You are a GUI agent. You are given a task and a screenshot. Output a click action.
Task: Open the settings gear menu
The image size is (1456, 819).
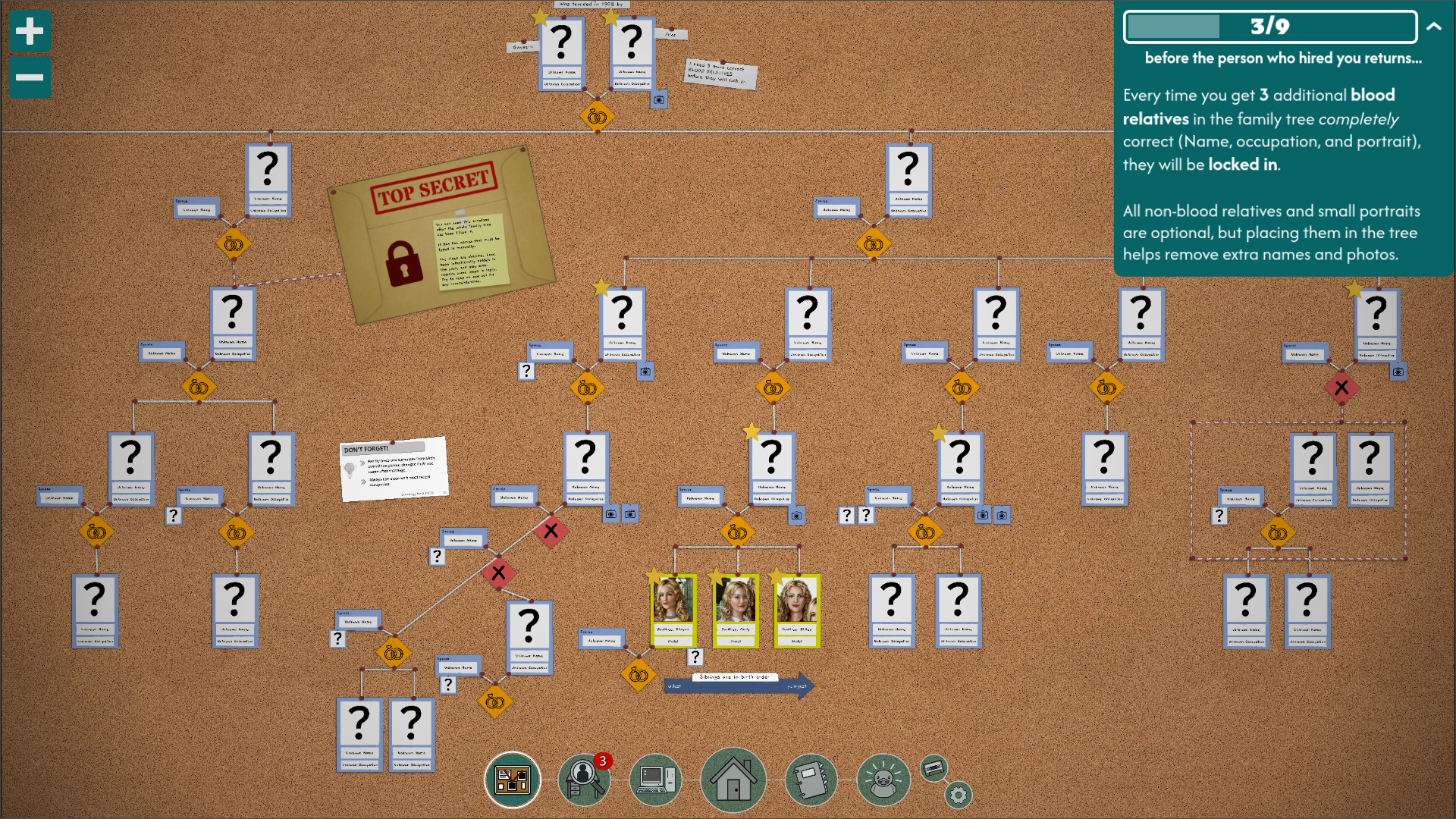pyautogui.click(x=959, y=794)
